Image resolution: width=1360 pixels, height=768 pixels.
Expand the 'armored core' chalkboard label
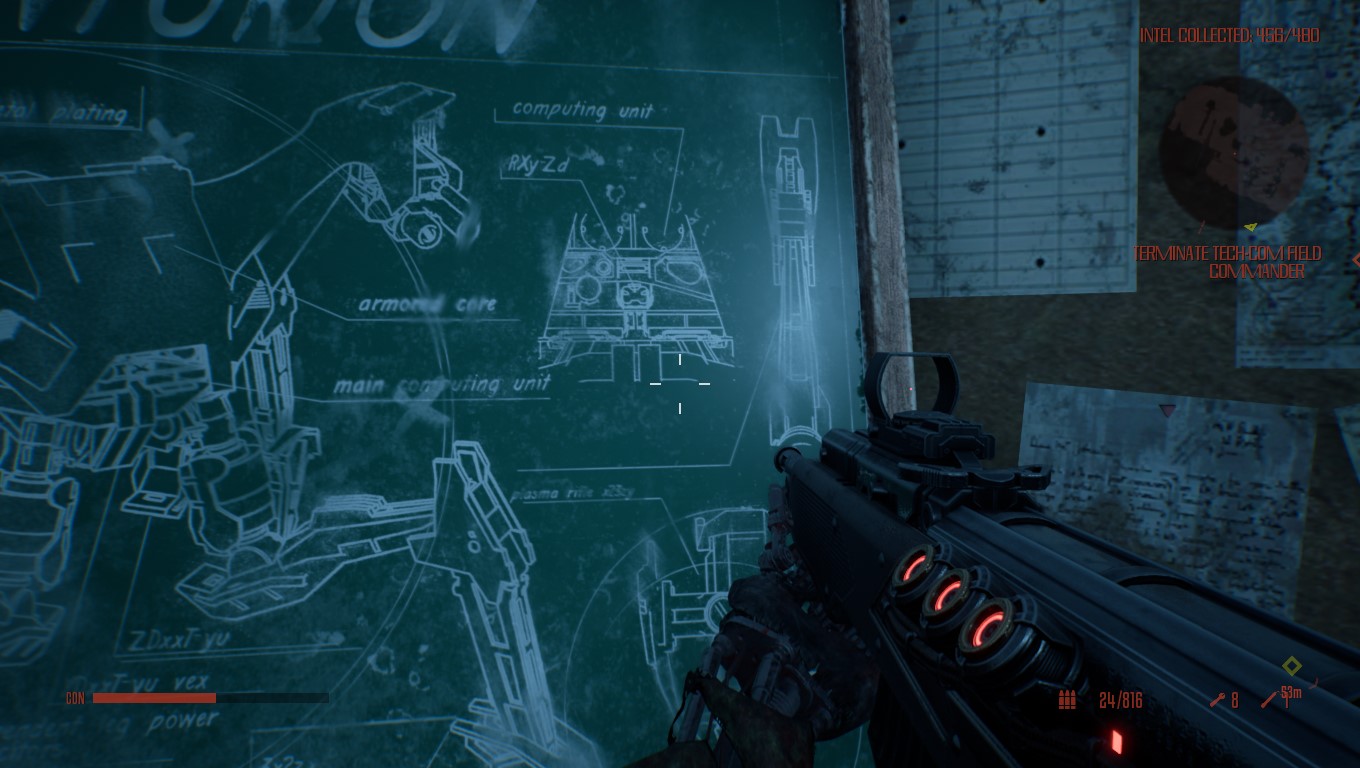click(x=428, y=304)
